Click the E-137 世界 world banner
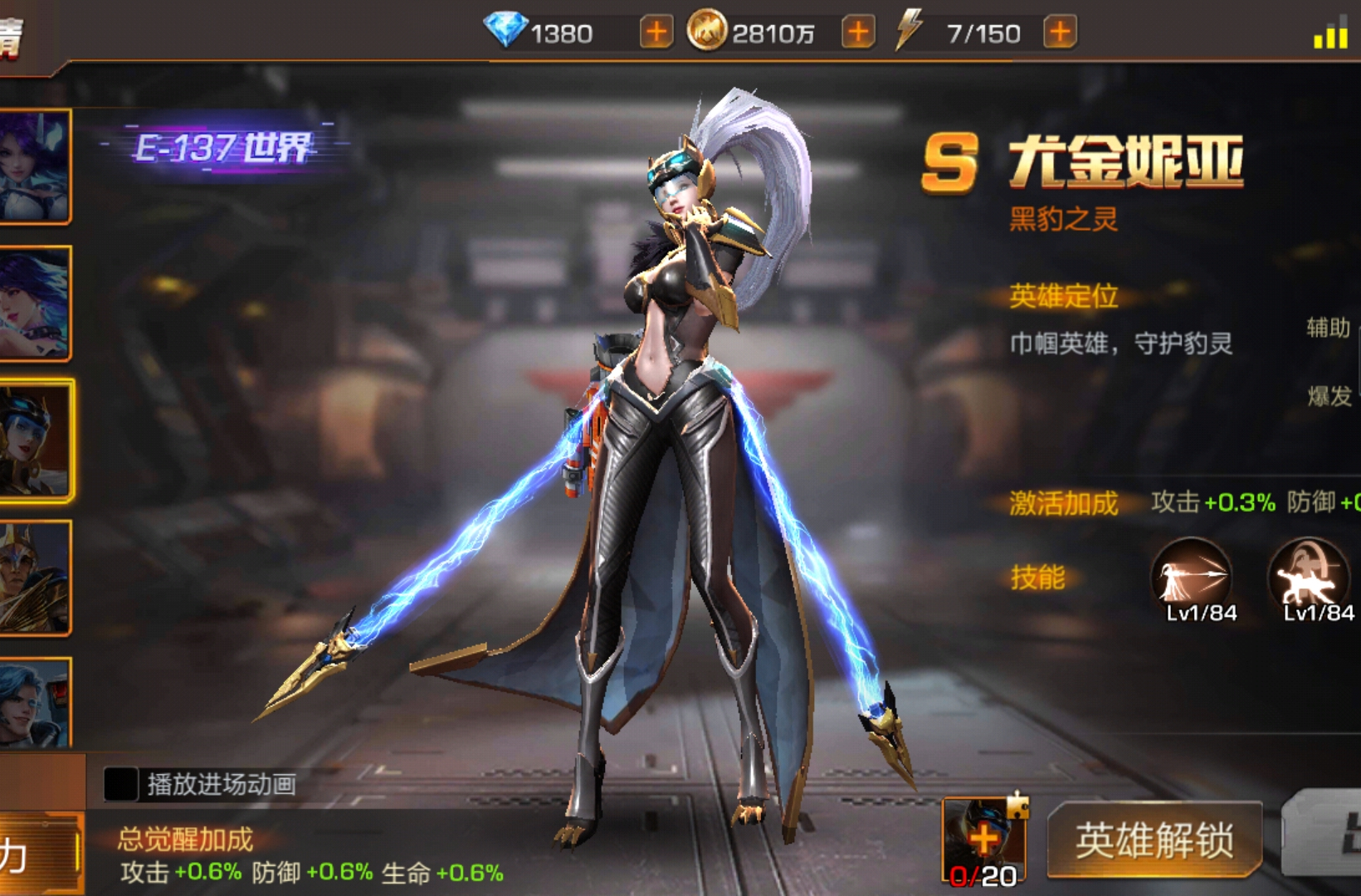The height and width of the screenshot is (896, 1361). tap(224, 145)
